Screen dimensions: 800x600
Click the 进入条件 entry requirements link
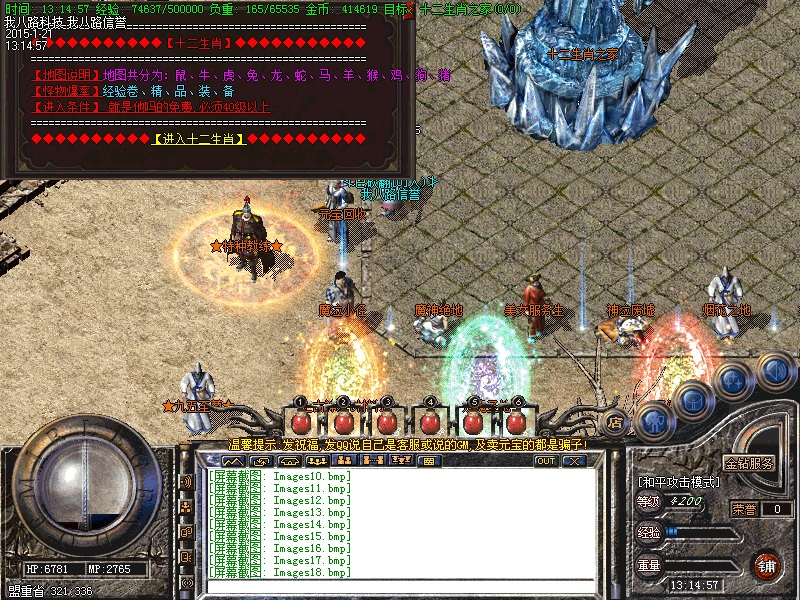coord(66,106)
